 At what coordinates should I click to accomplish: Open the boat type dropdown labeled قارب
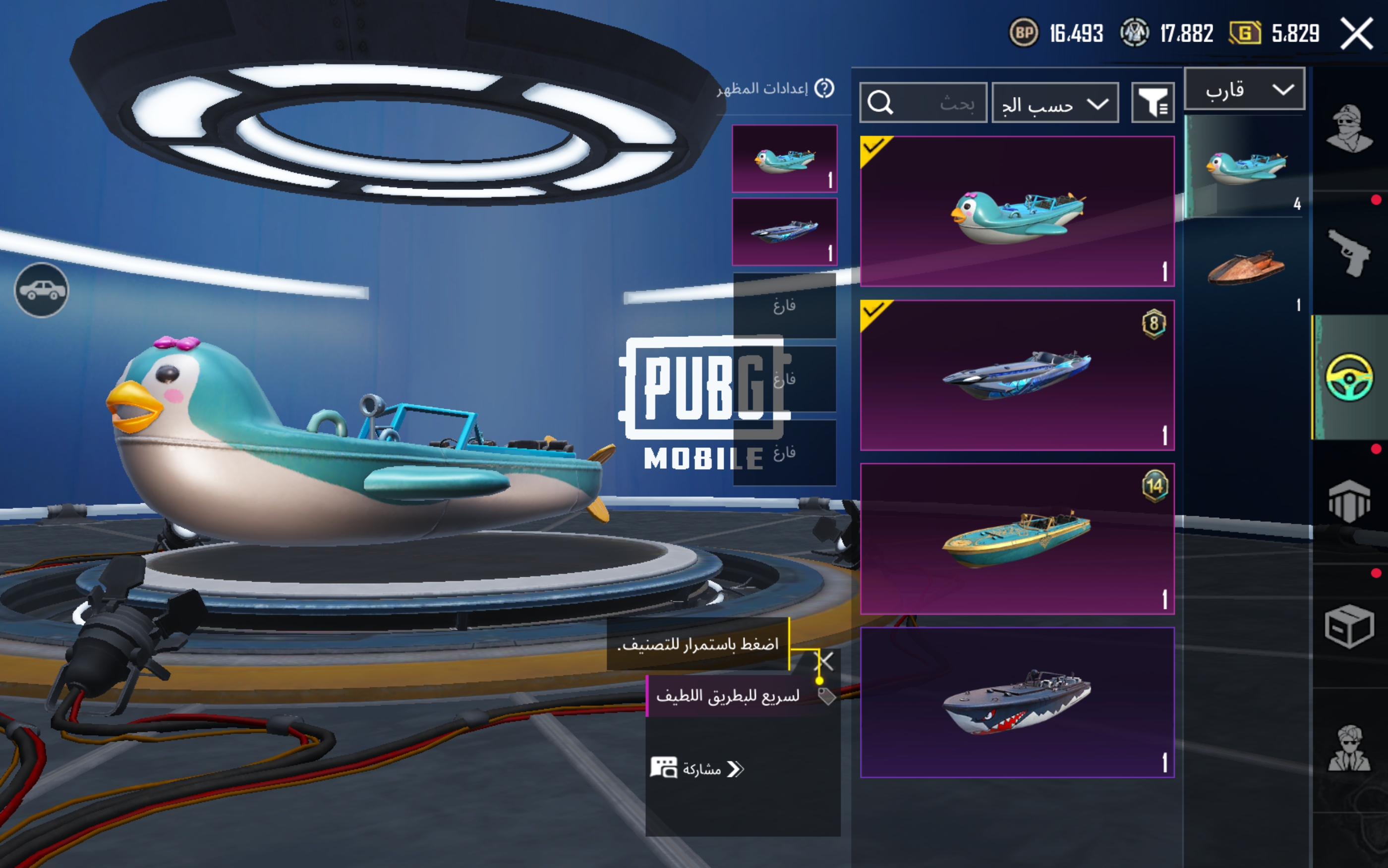[1244, 89]
